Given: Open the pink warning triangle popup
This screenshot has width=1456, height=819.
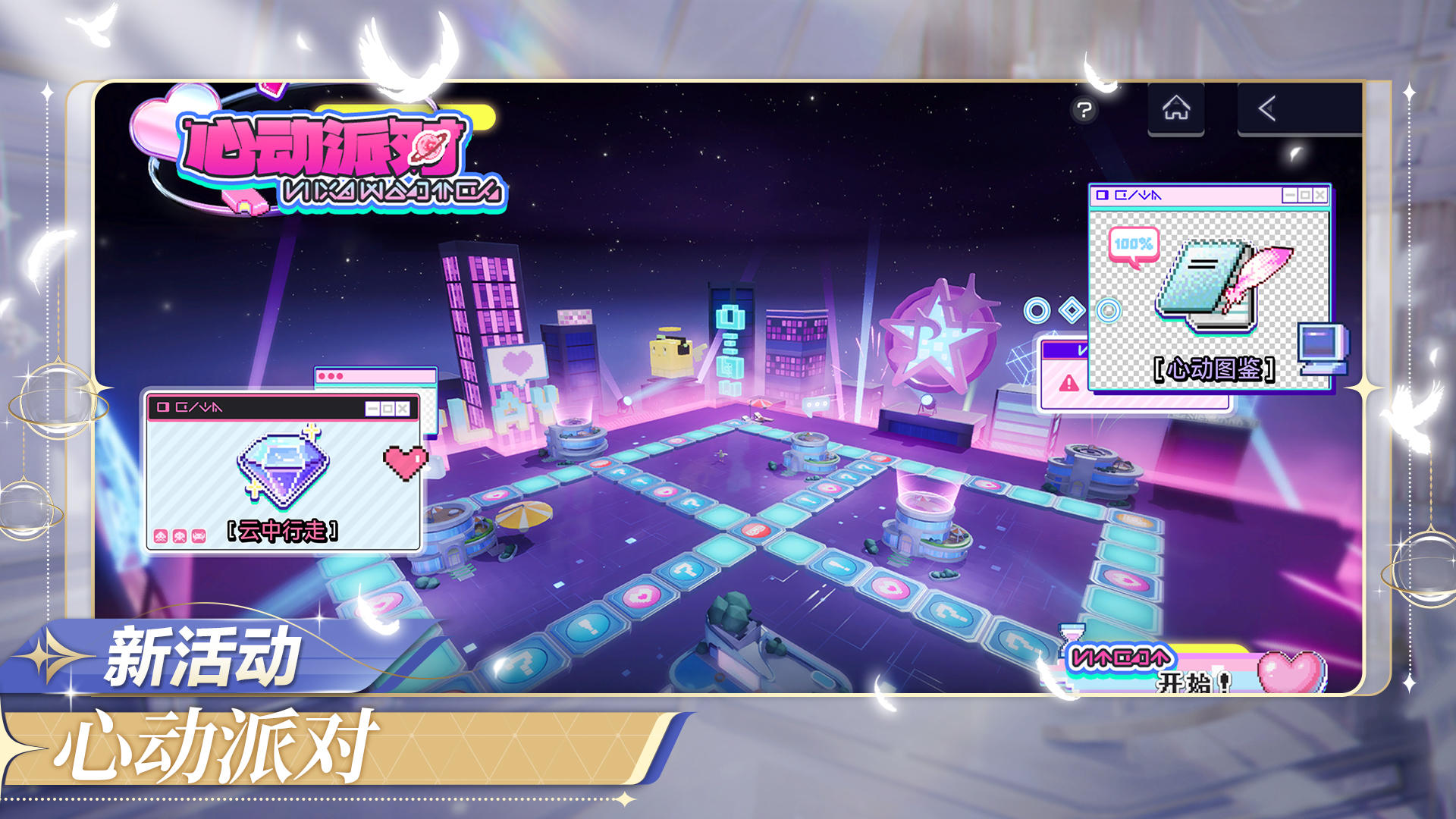Looking at the screenshot, I should (1068, 383).
